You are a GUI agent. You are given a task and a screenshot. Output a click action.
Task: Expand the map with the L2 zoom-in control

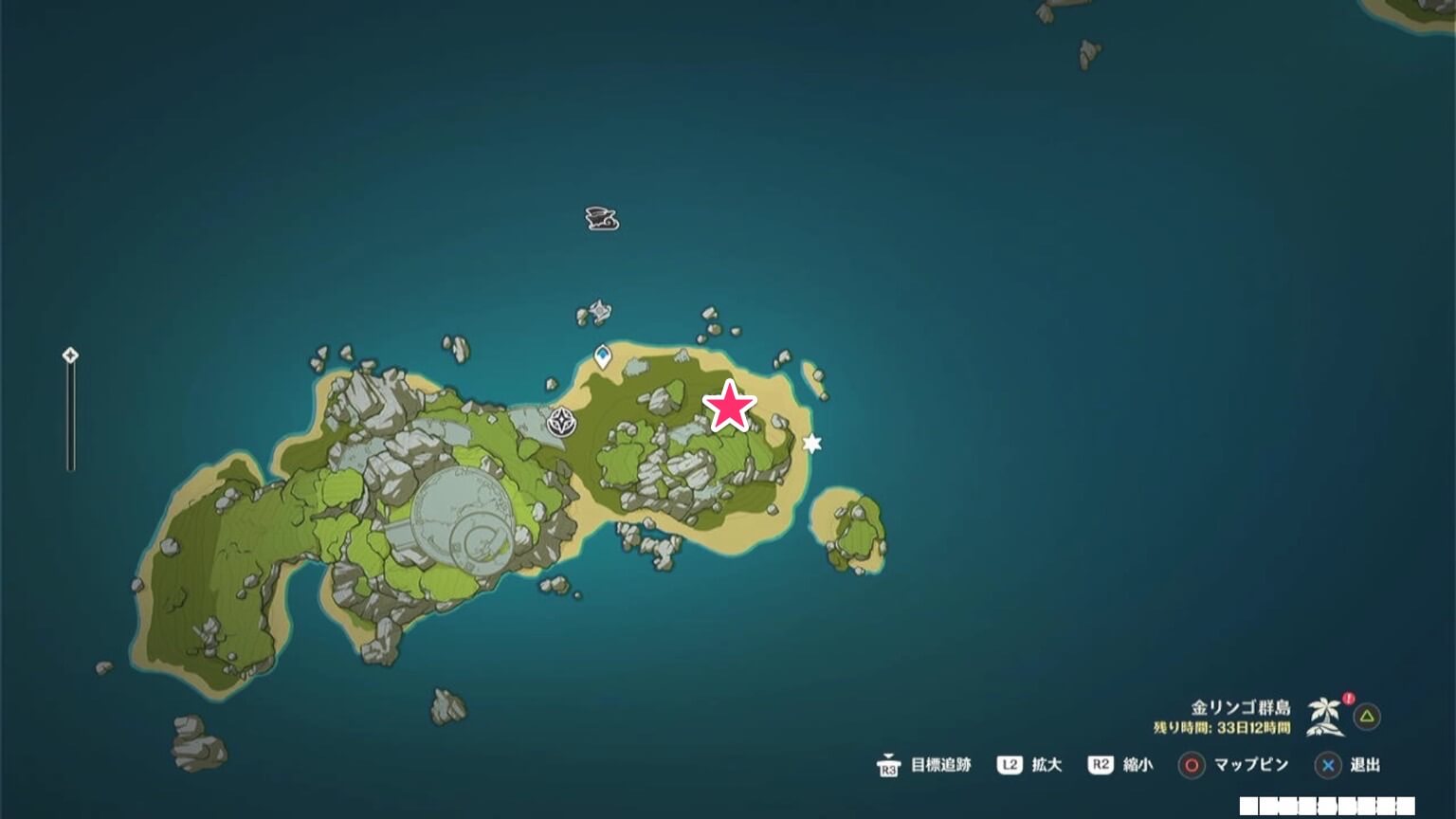pyautogui.click(x=1008, y=765)
